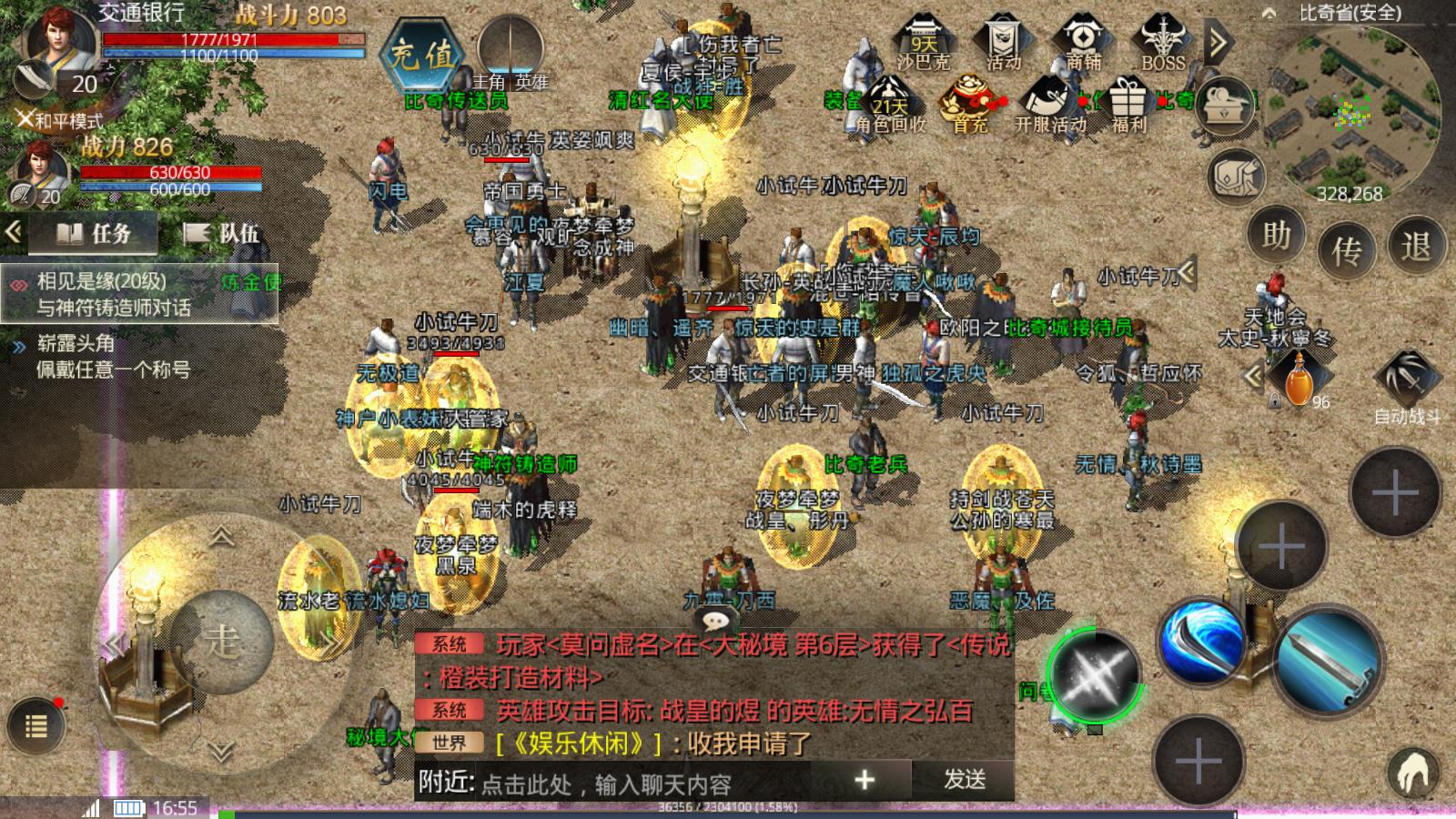Activate the blue crescent slash skill
The image size is (1456, 819).
[1201, 640]
